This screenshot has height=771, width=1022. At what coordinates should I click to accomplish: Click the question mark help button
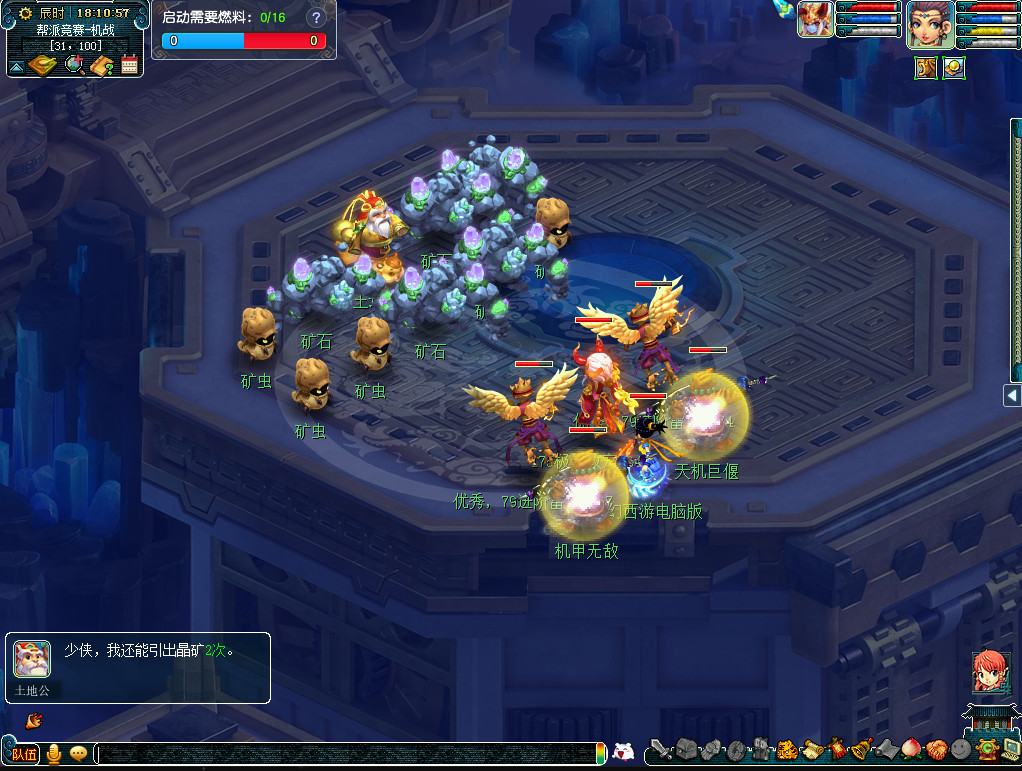316,18
